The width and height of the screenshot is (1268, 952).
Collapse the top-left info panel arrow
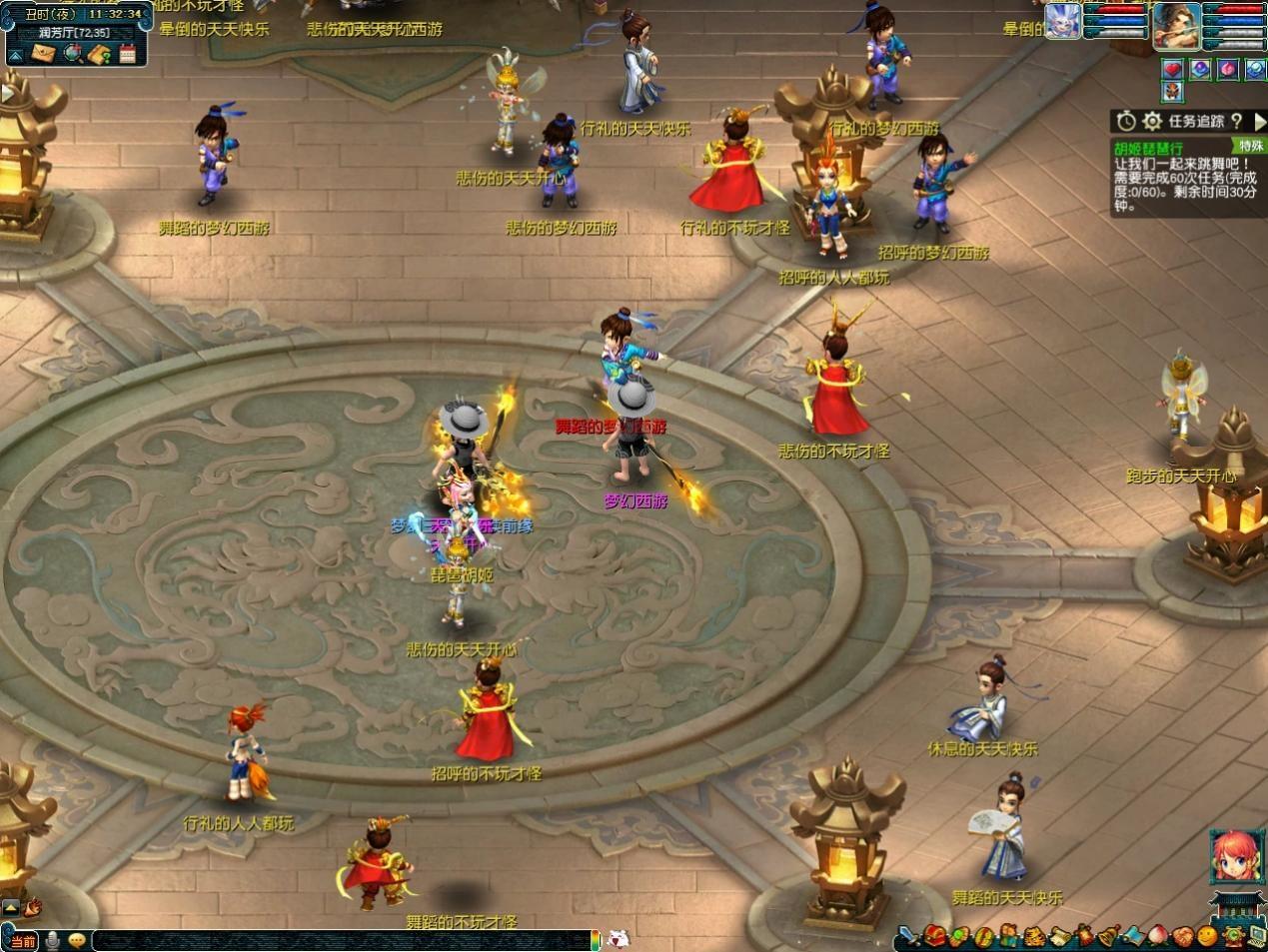point(16,55)
